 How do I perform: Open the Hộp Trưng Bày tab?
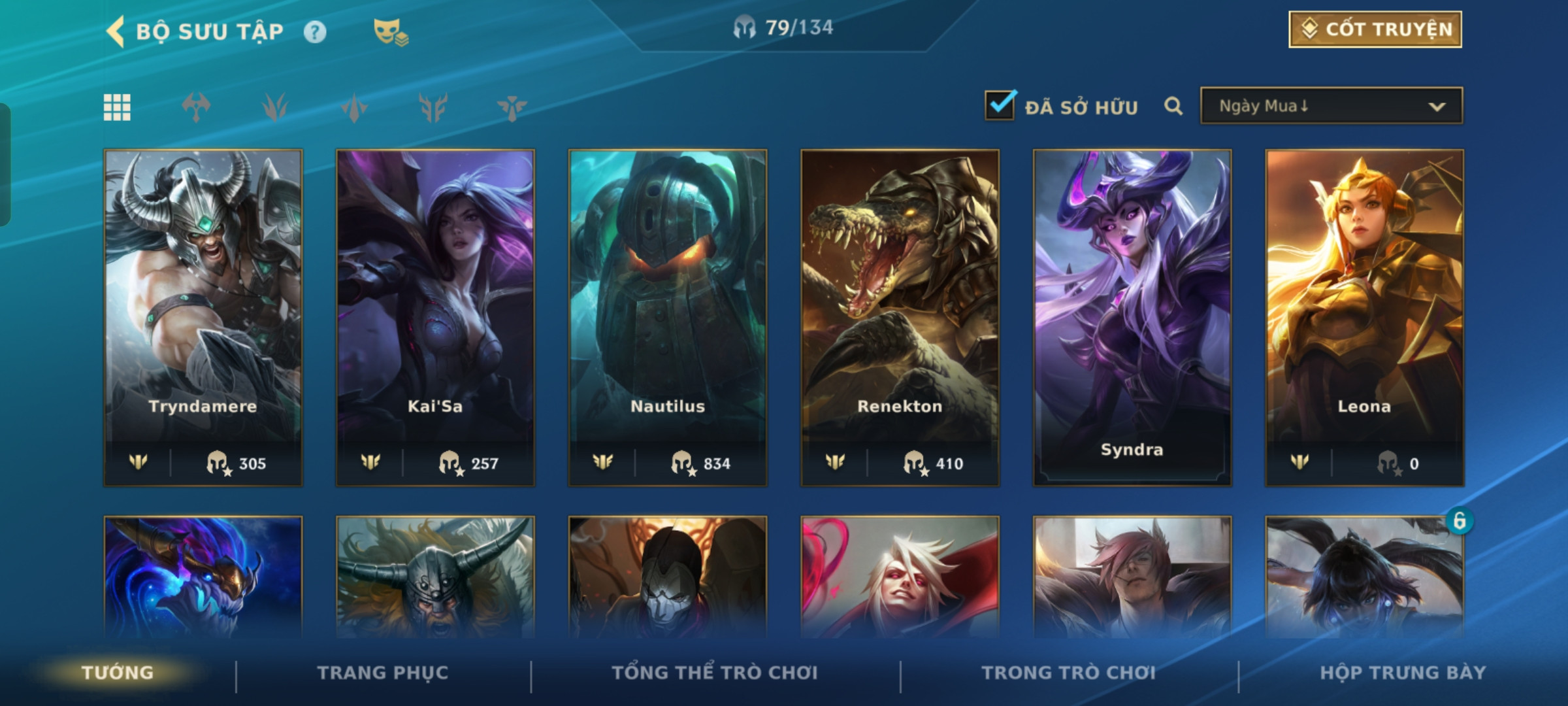pos(1403,673)
